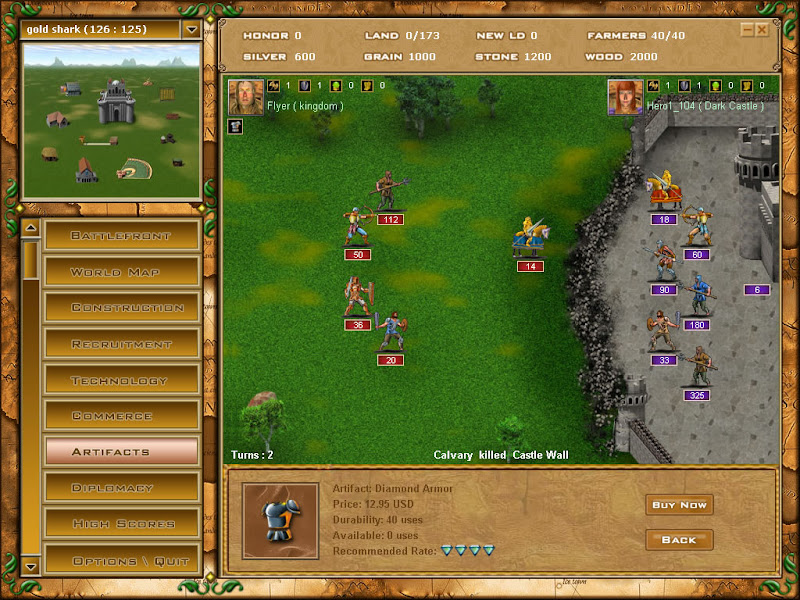
Task: Click the menu scroll-down arrow
Action: 30,566
